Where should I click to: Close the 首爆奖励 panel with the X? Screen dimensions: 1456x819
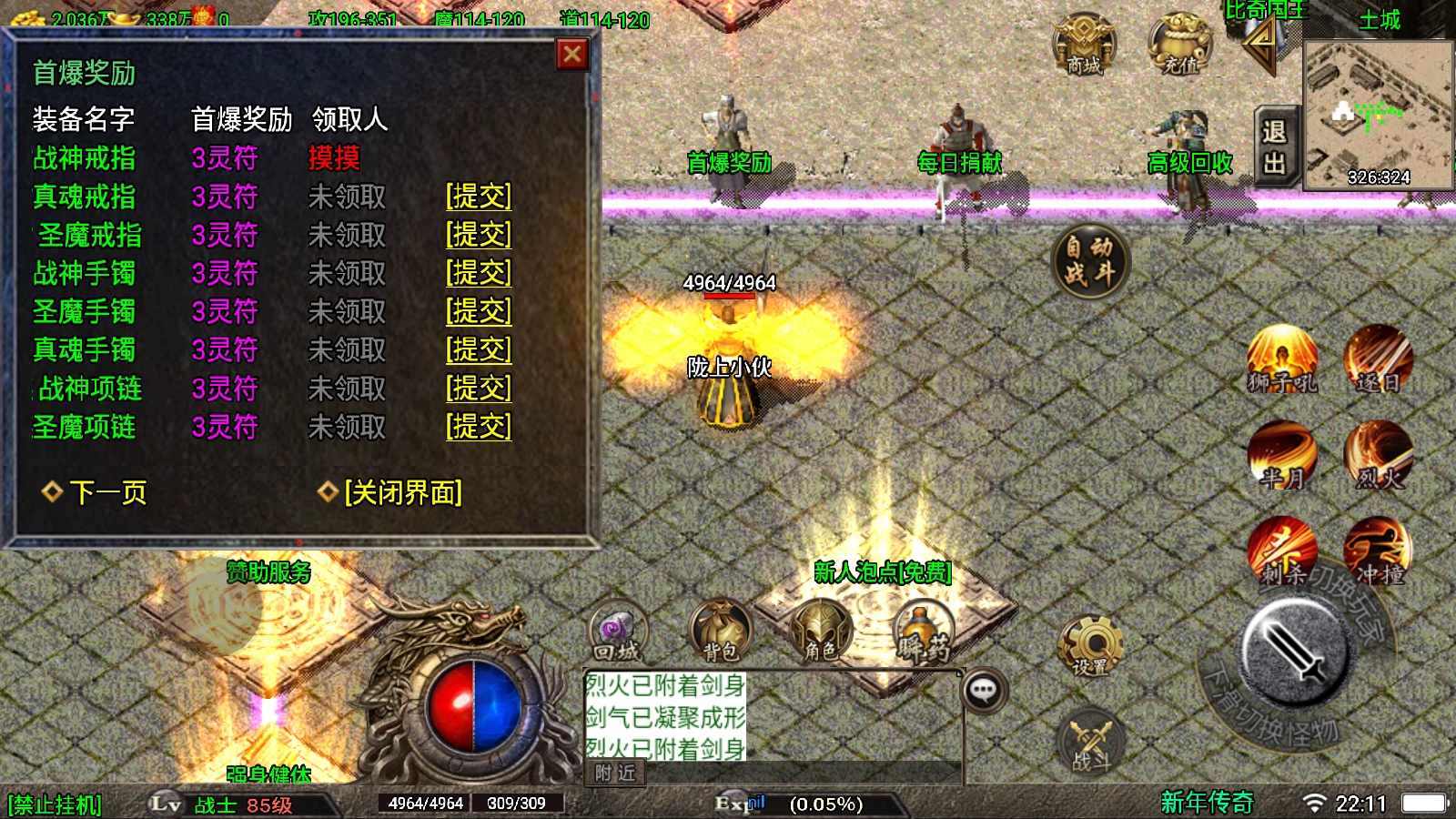[x=572, y=55]
